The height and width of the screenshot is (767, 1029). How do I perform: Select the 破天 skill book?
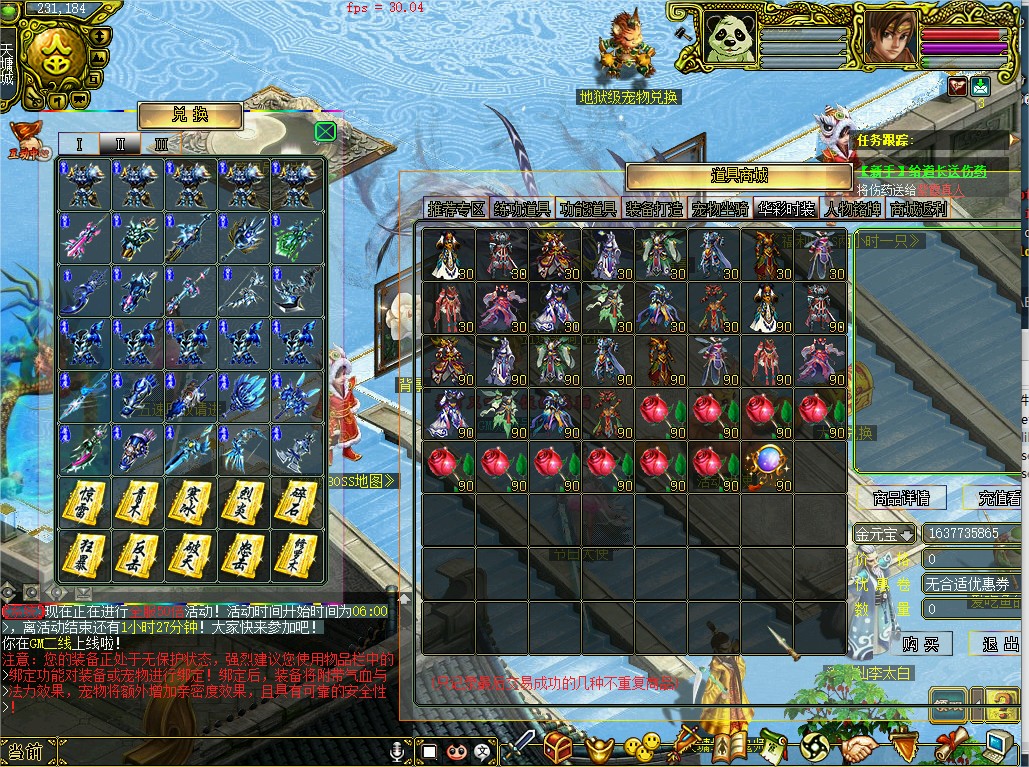tap(191, 556)
